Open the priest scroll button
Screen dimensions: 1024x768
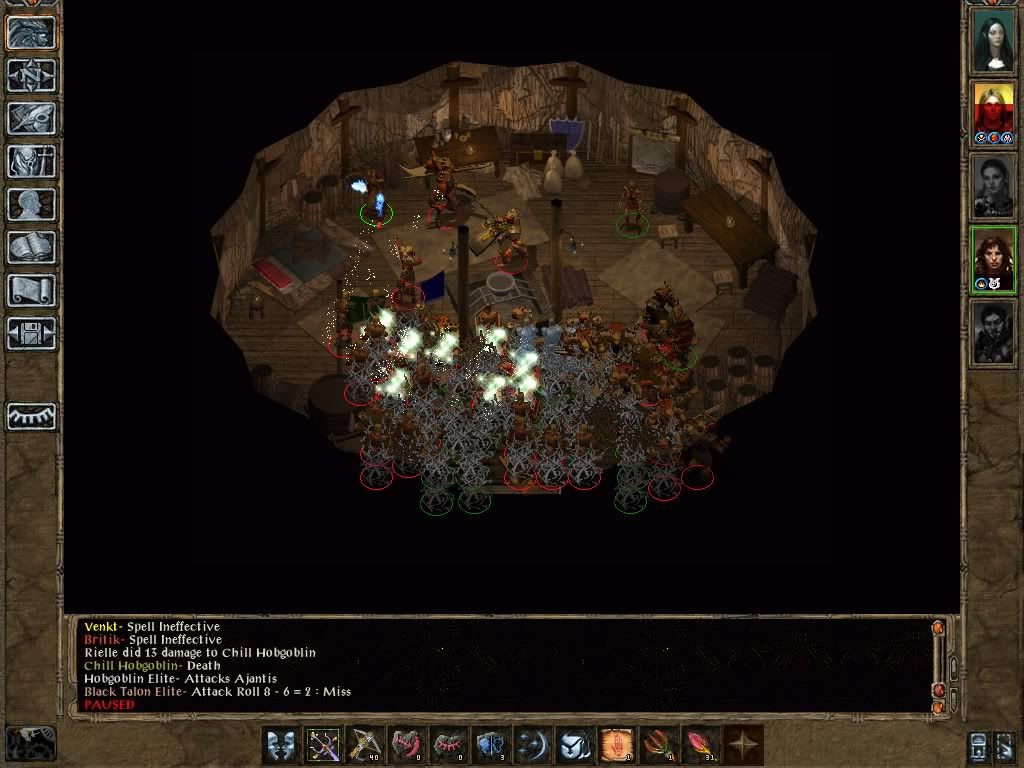31,290
